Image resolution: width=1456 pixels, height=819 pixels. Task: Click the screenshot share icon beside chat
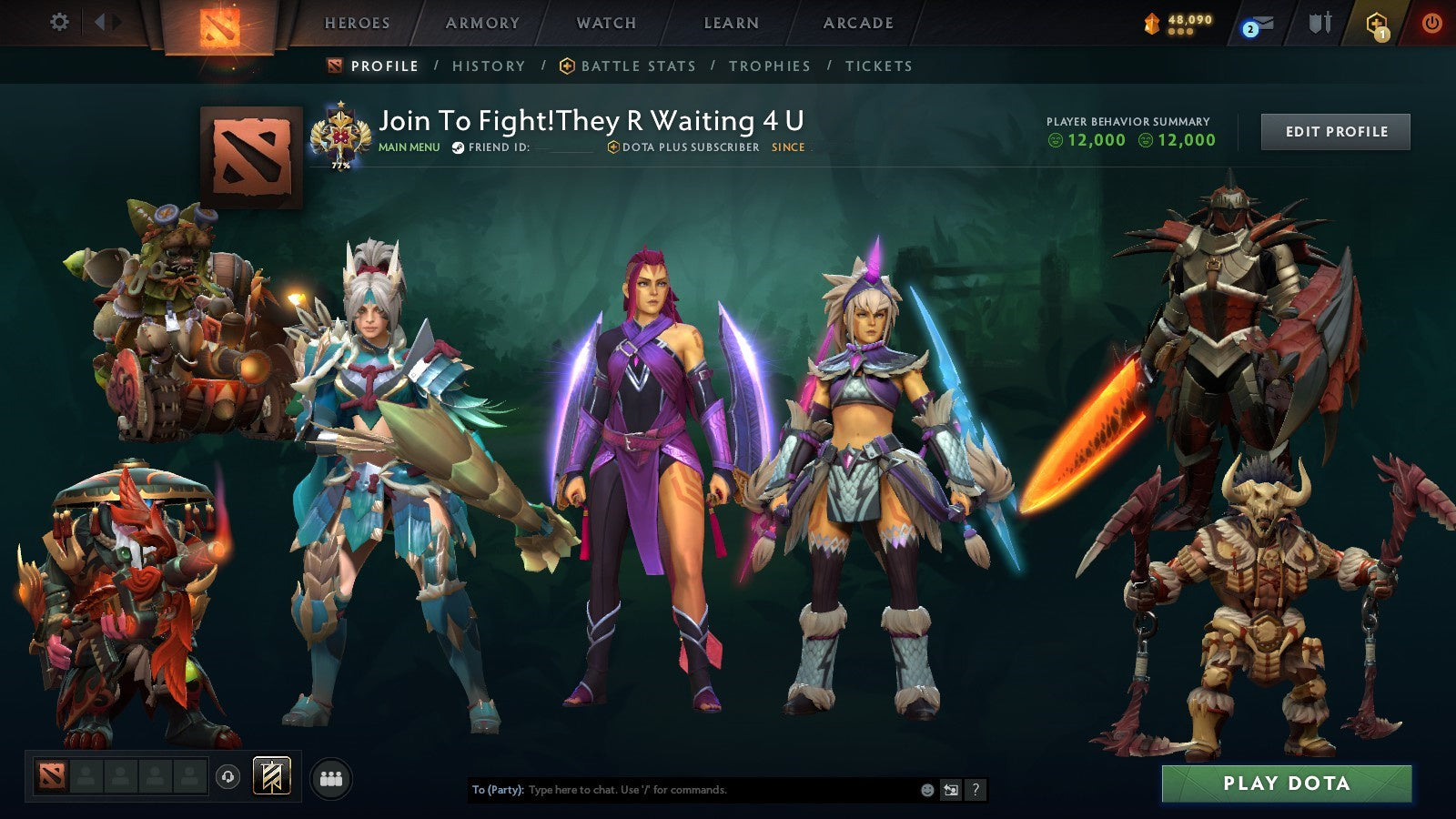(949, 790)
